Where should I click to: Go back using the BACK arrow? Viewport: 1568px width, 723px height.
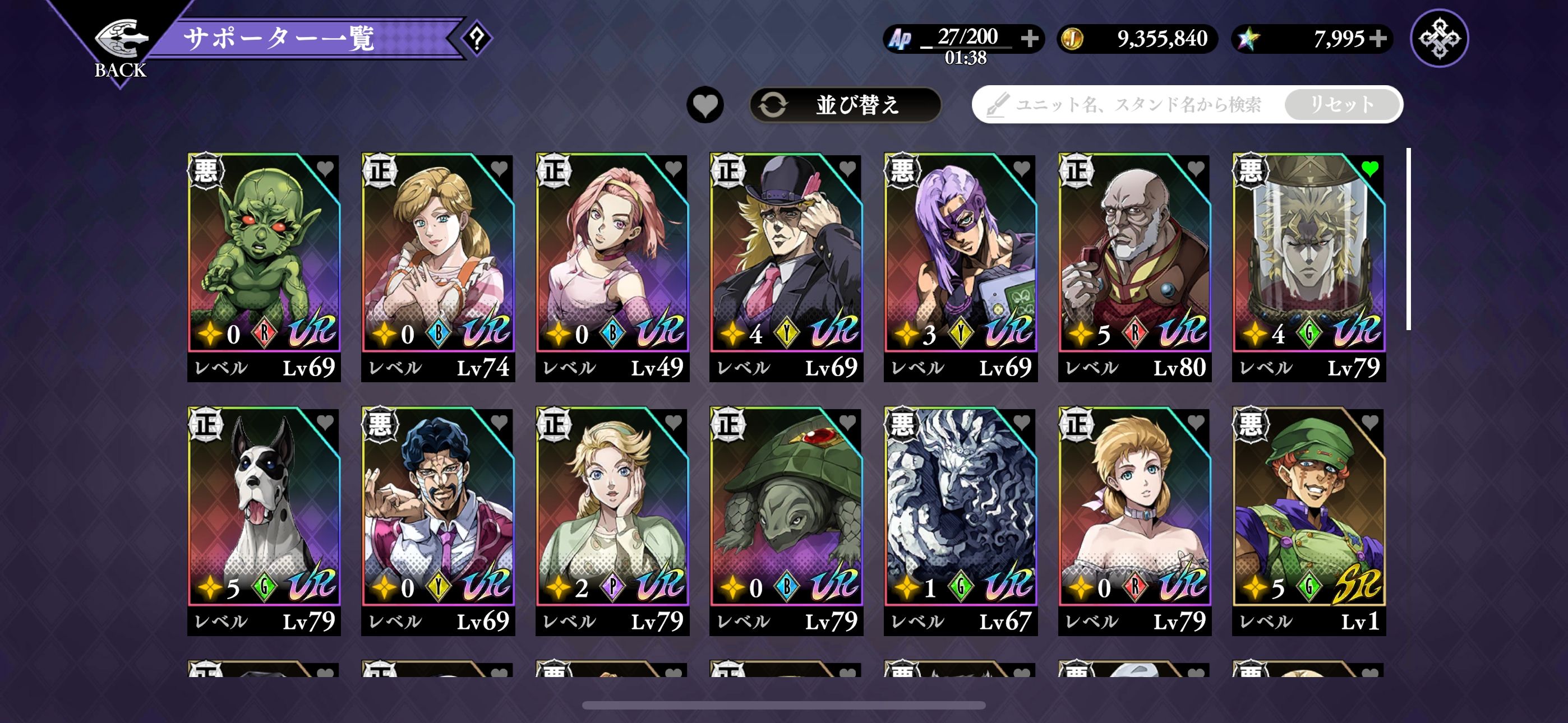pyautogui.click(x=121, y=47)
